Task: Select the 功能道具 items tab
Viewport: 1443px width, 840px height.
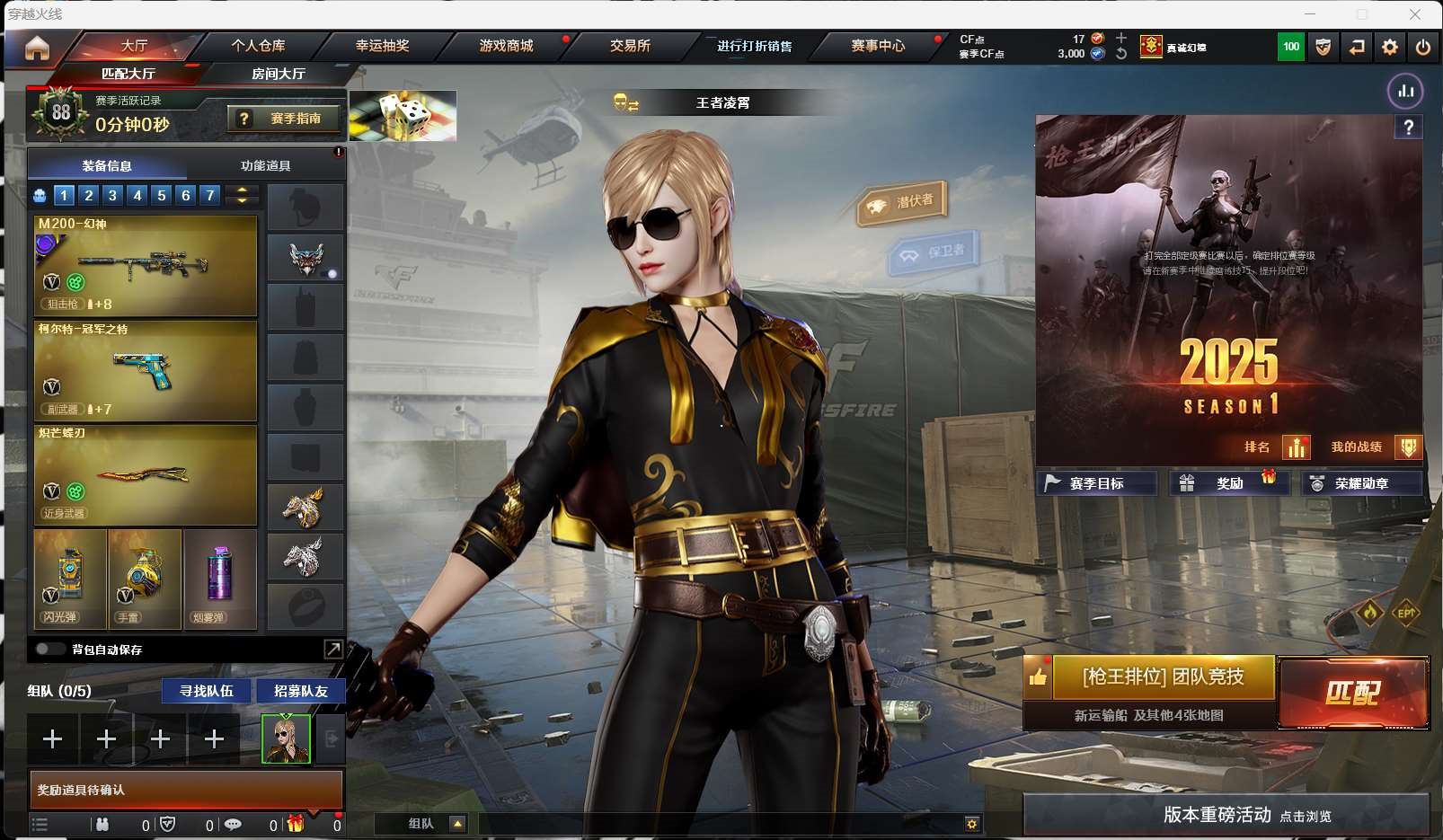Action: [265, 165]
